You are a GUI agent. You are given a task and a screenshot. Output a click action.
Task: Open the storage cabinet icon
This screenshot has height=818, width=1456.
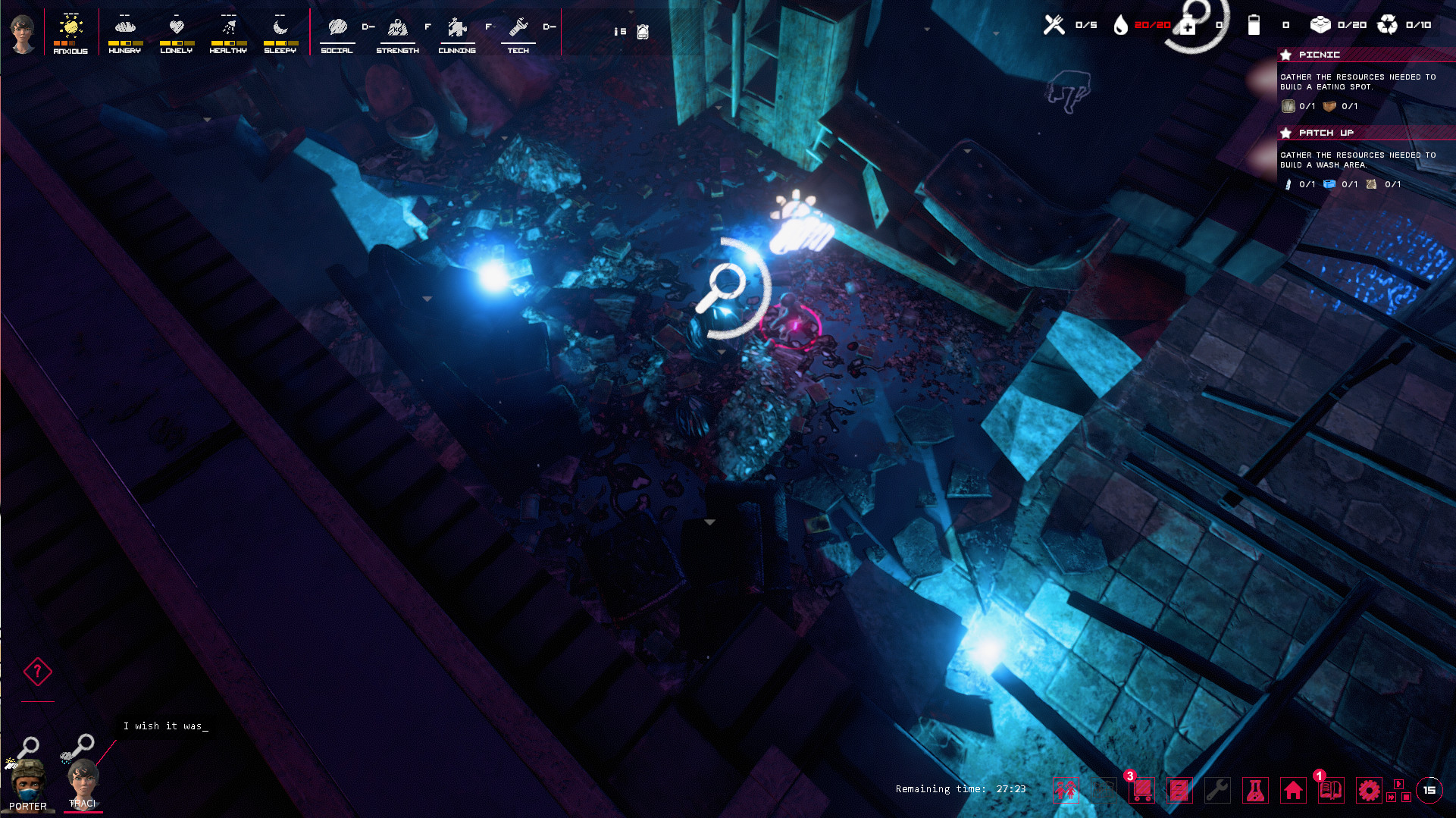[x=1179, y=790]
